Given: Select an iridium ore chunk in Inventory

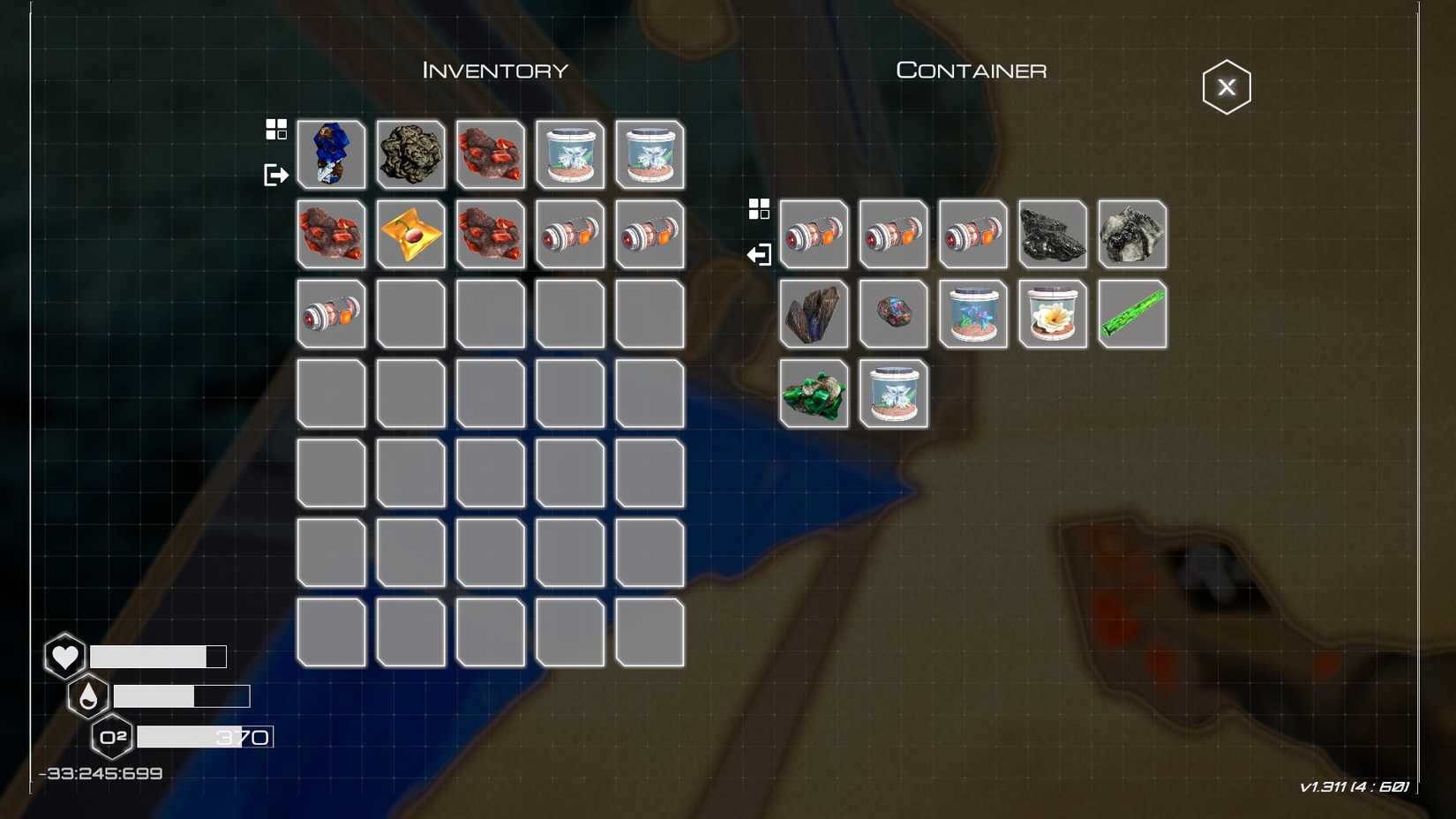Looking at the screenshot, I should [491, 154].
